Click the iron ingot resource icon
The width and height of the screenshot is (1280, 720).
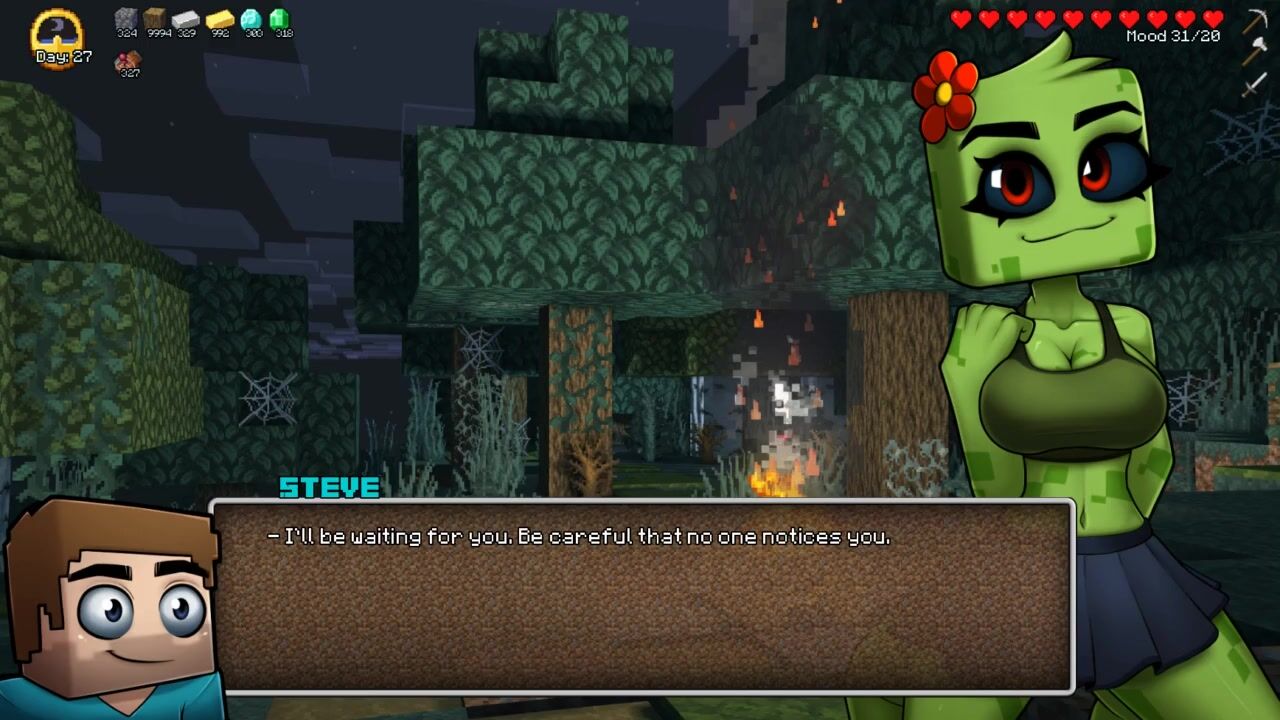[x=186, y=19]
